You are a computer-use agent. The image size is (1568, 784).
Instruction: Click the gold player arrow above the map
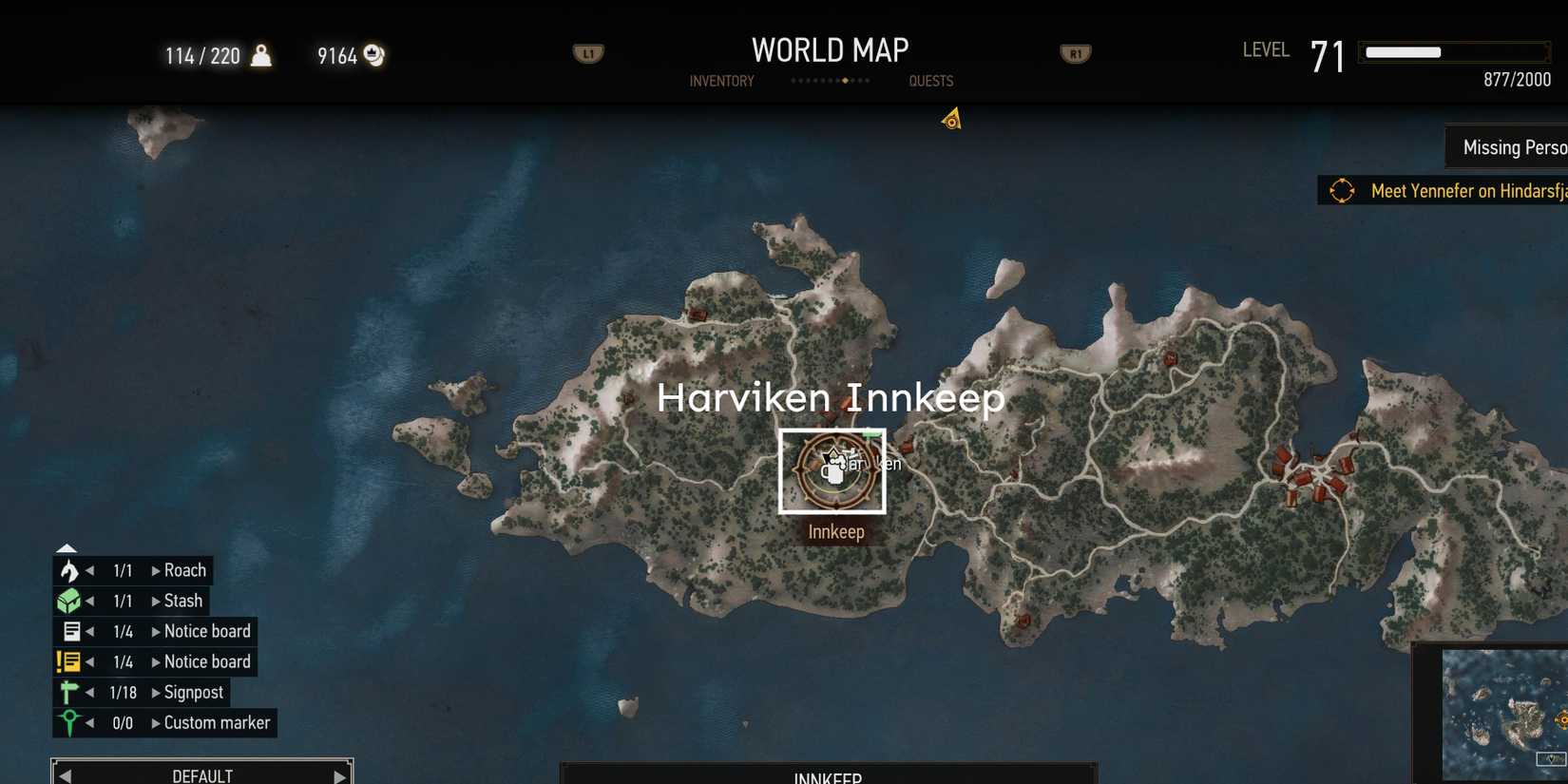950,118
